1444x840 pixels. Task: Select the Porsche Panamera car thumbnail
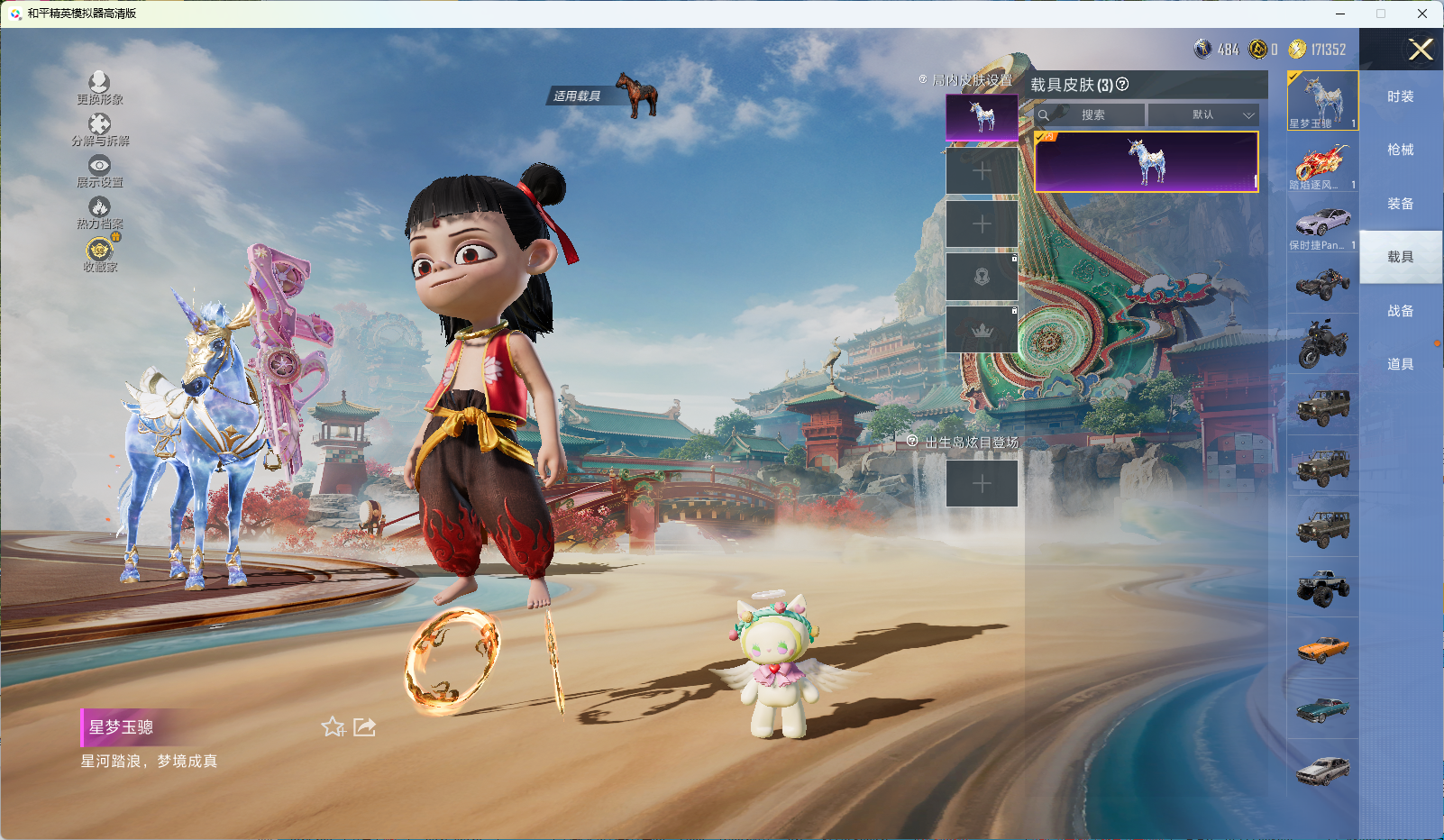(1322, 224)
